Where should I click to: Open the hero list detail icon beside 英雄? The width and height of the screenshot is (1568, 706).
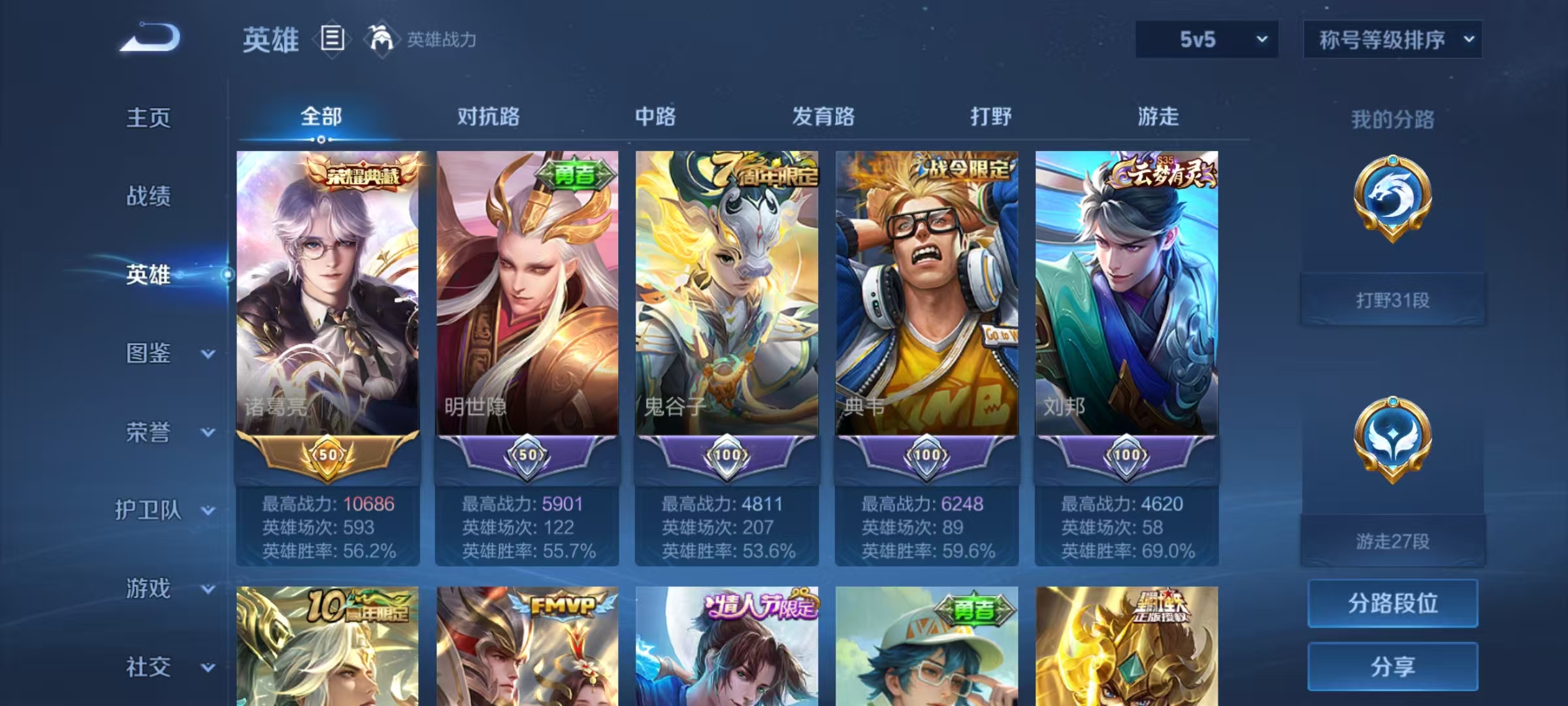coord(332,39)
